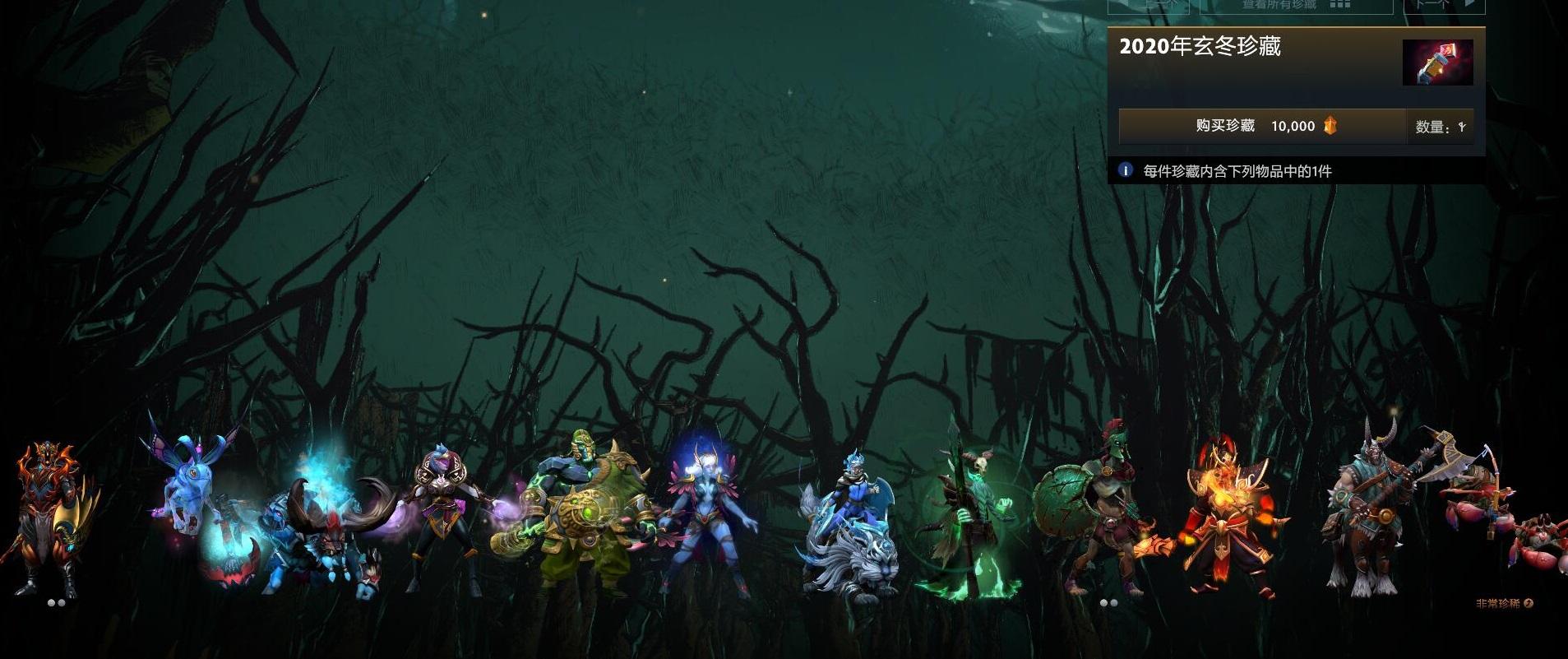Click the shards currency icon next to 10,000
Viewport: 1568px width, 659px height.
(x=1331, y=127)
